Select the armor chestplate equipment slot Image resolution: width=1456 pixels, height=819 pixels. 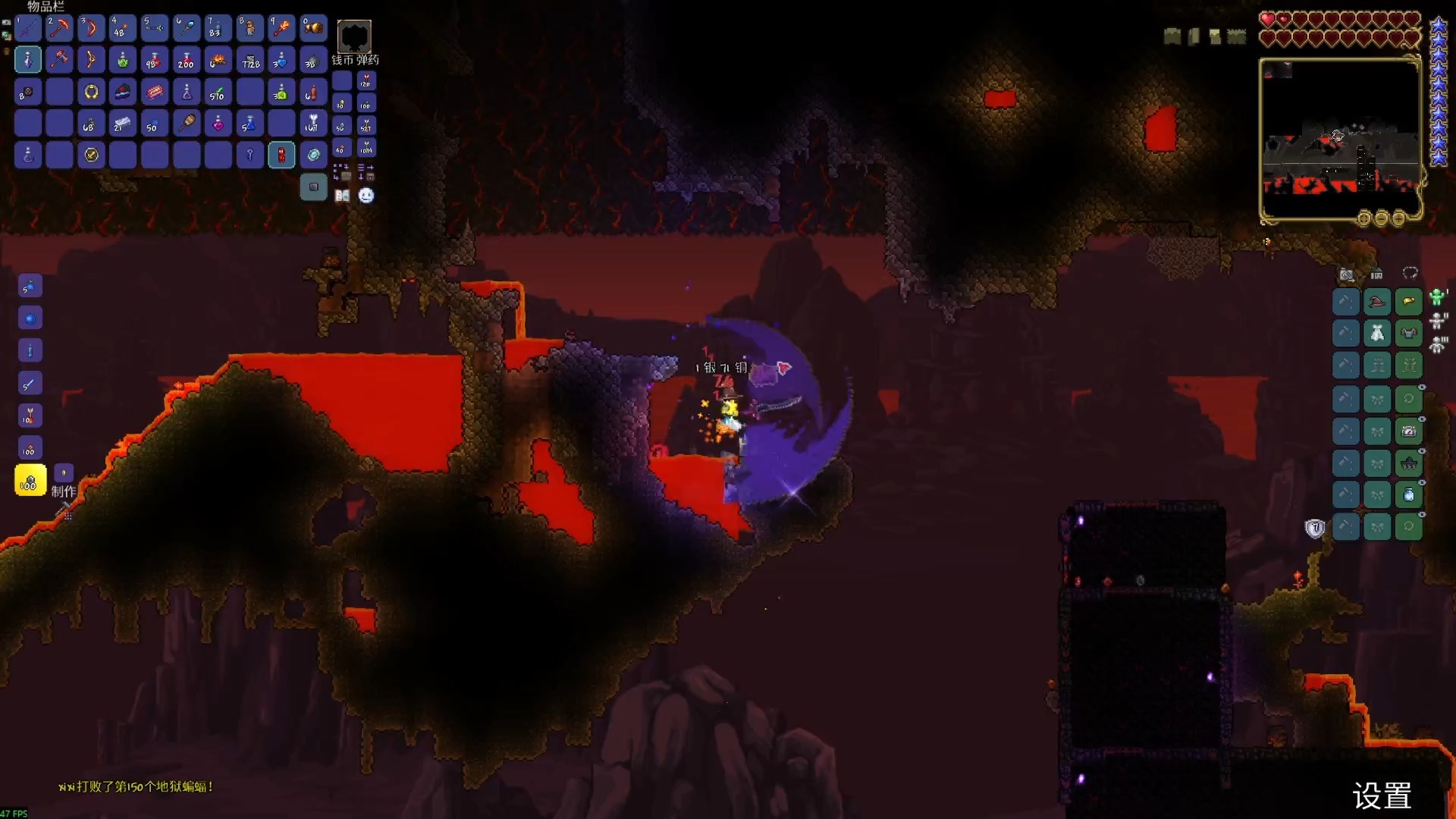pos(1409,334)
